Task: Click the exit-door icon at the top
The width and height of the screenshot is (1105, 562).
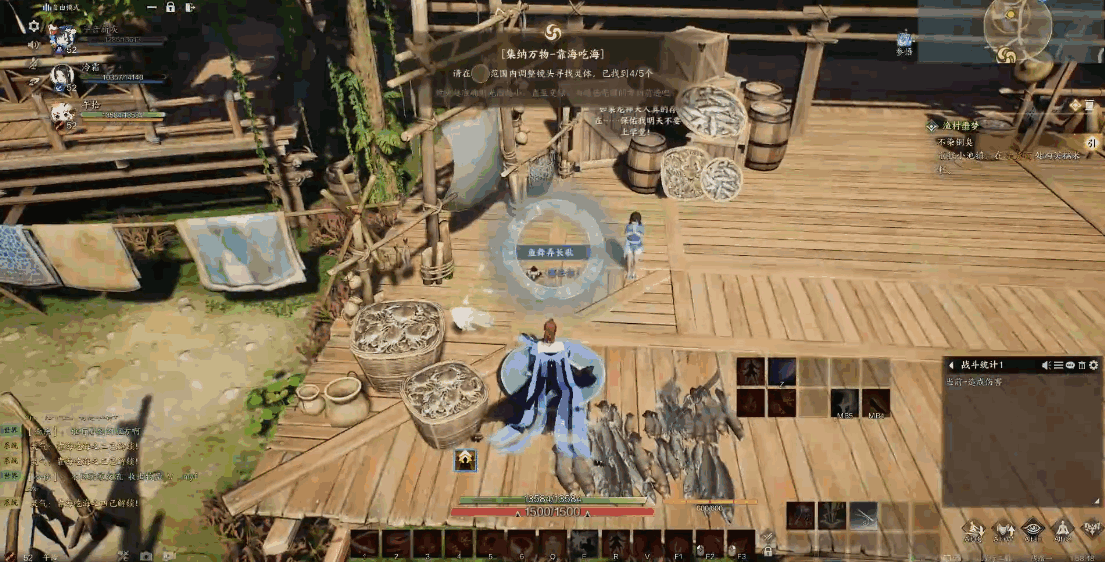Action: point(191,7)
